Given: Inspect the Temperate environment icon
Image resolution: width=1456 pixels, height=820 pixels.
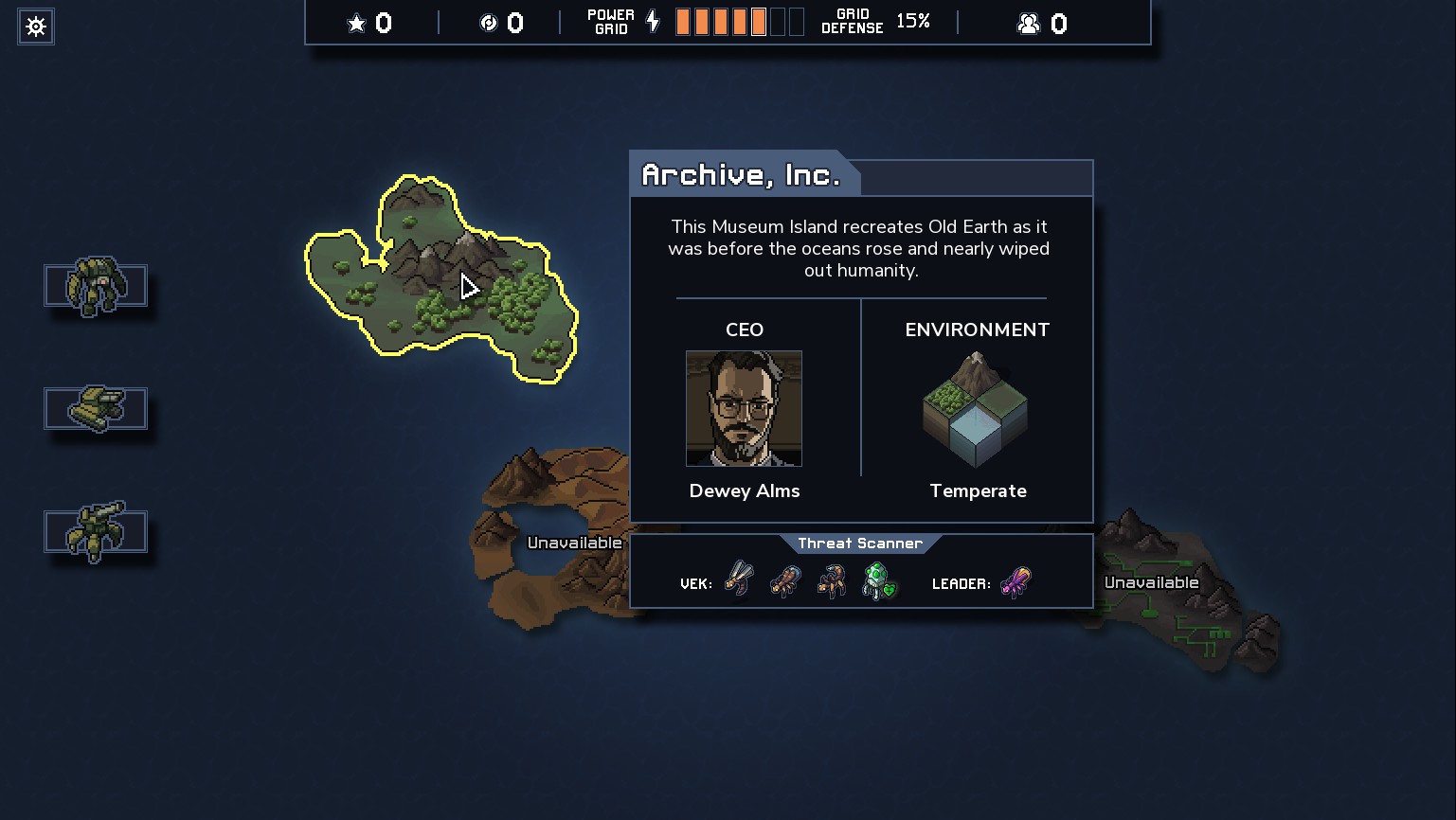Looking at the screenshot, I should (x=976, y=410).
